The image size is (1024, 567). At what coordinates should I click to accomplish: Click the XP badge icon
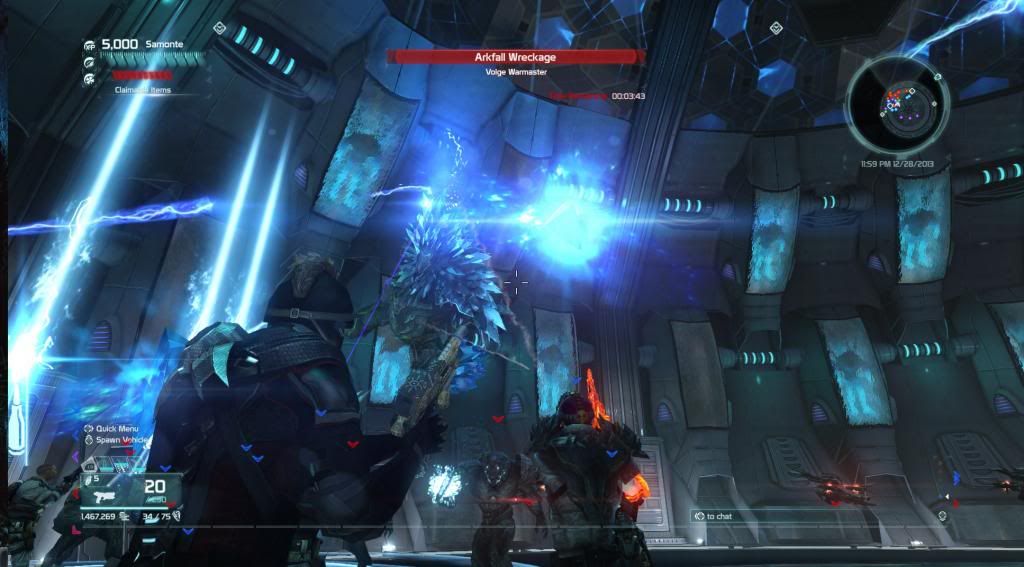pos(89,46)
